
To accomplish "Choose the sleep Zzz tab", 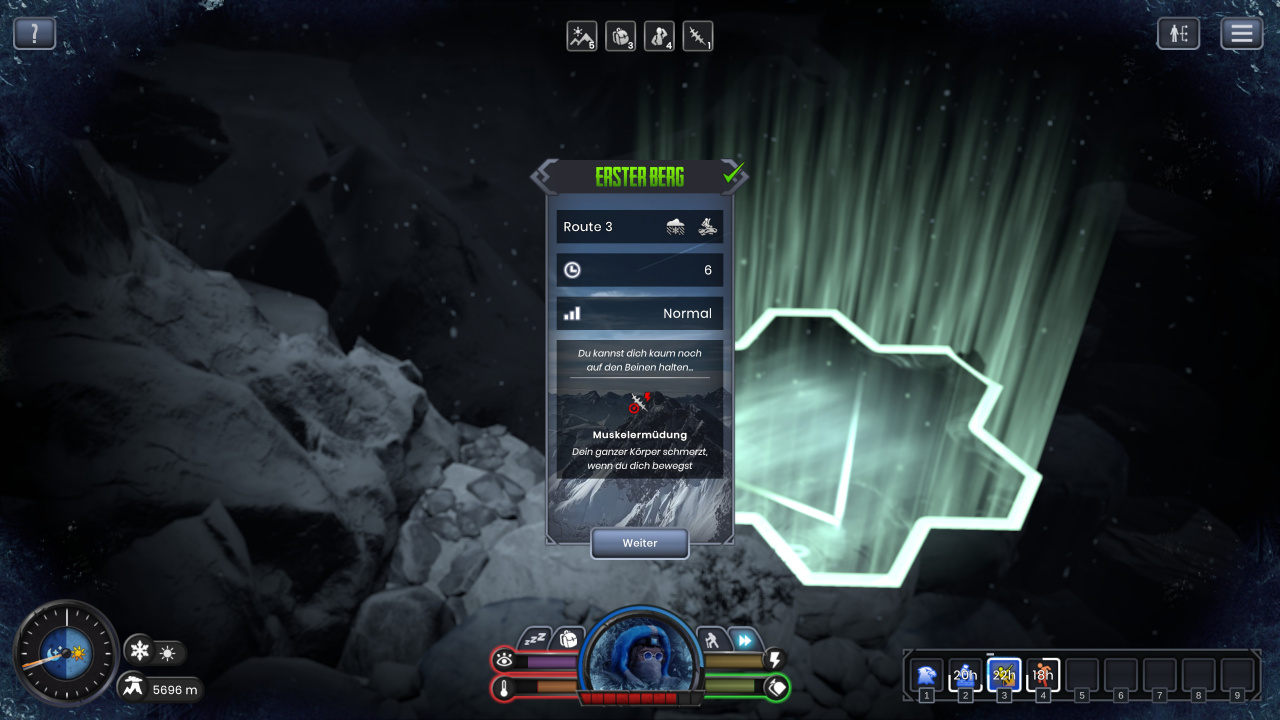I will (x=536, y=639).
